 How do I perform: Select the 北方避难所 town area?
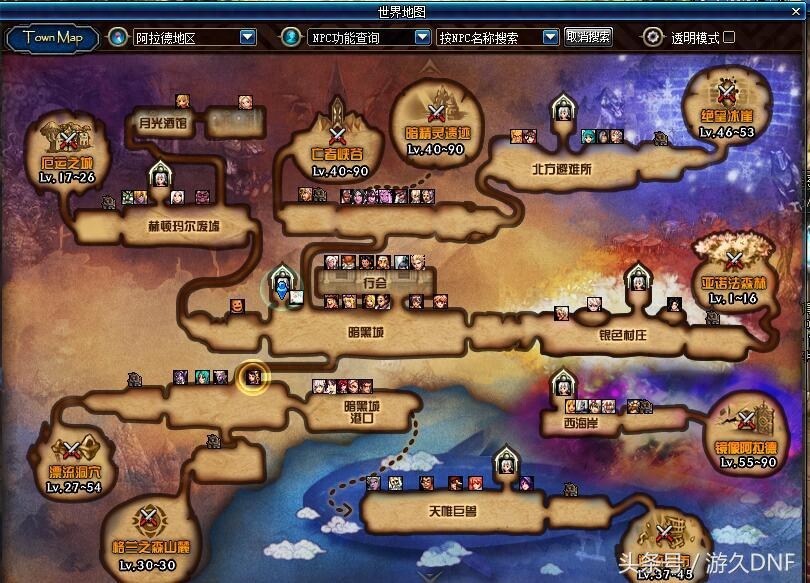(561, 169)
